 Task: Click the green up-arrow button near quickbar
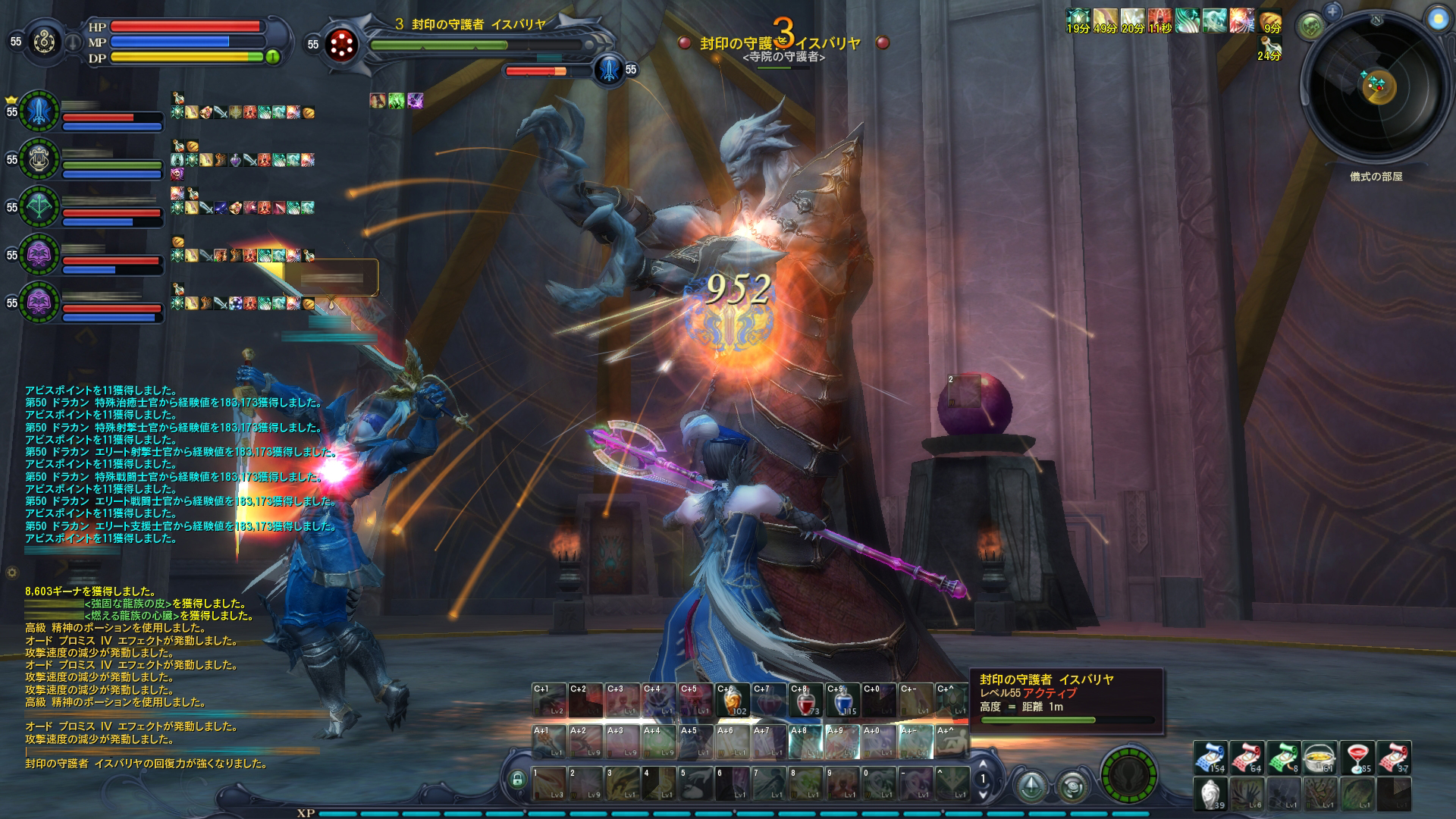tap(1032, 786)
